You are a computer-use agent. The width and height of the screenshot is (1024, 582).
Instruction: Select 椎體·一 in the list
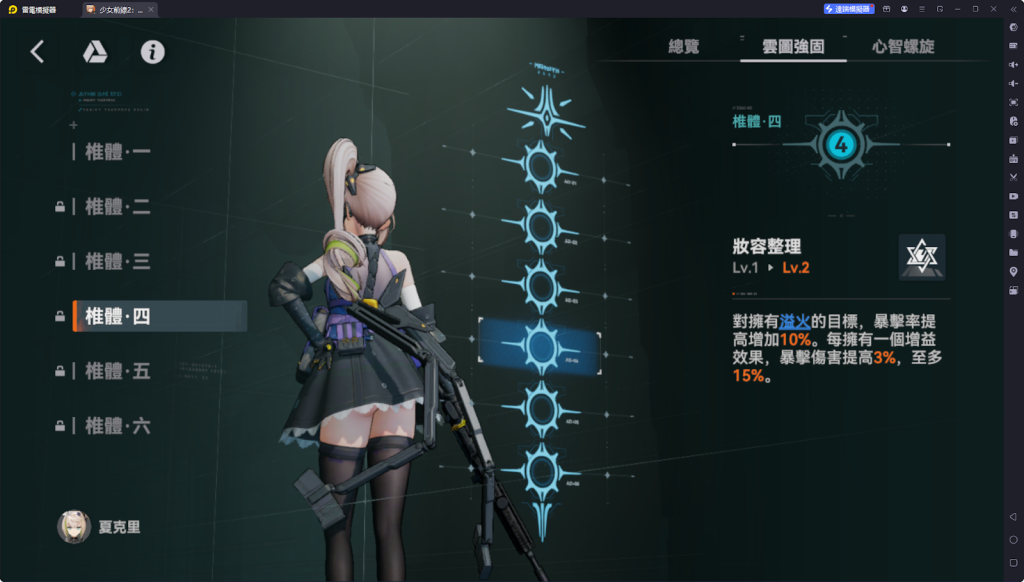tap(117, 152)
